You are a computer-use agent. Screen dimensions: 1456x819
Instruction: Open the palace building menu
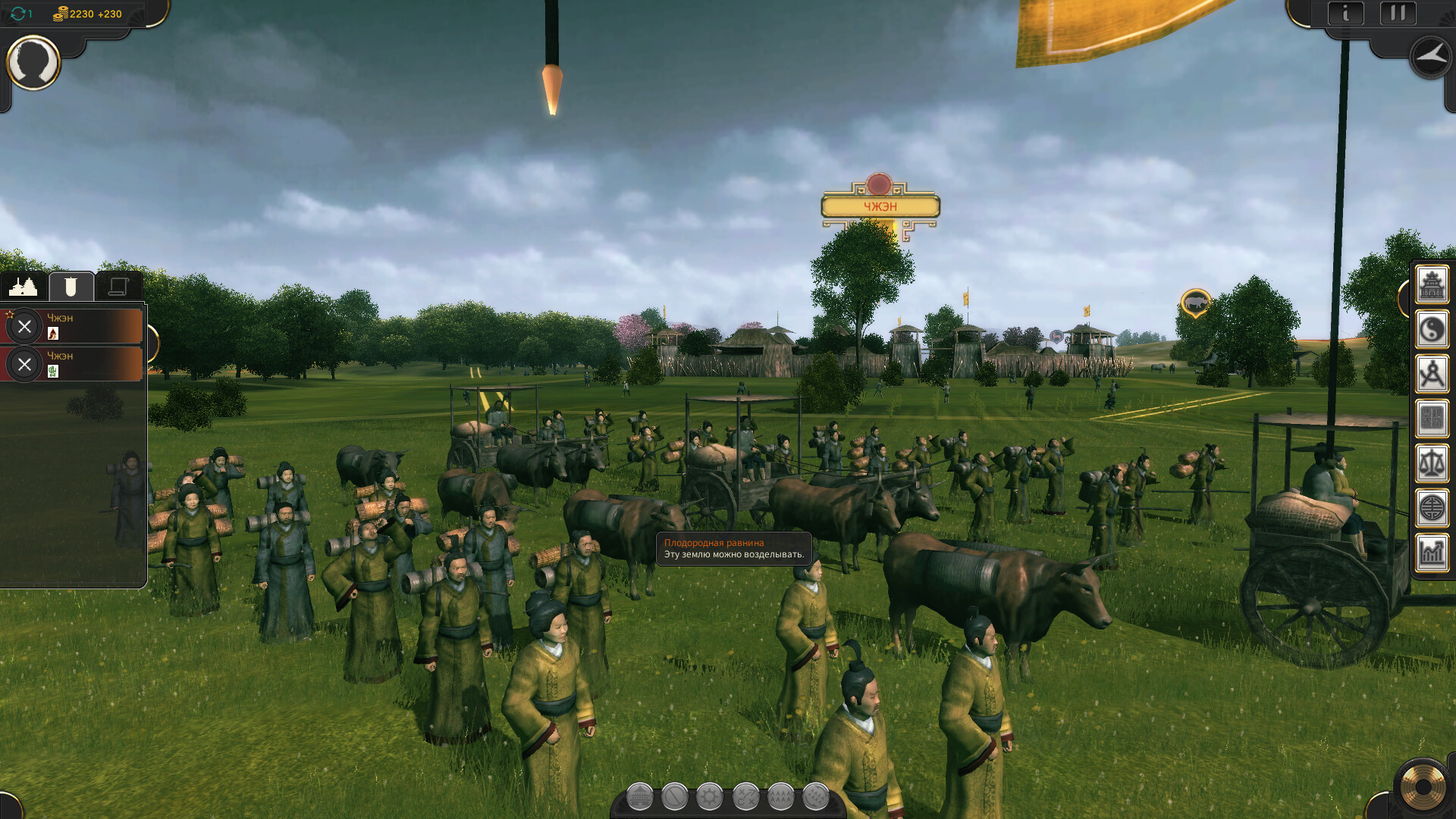pos(1432,285)
